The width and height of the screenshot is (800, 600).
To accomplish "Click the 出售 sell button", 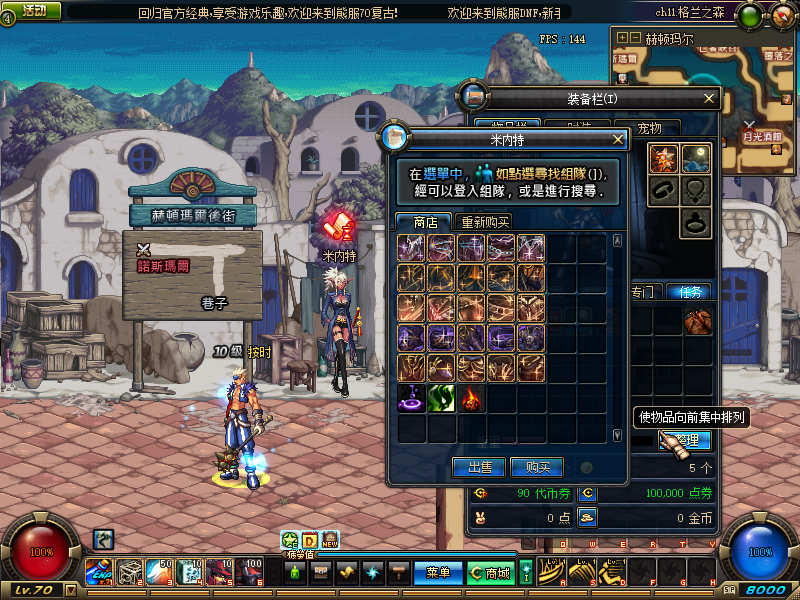I will 479,467.
